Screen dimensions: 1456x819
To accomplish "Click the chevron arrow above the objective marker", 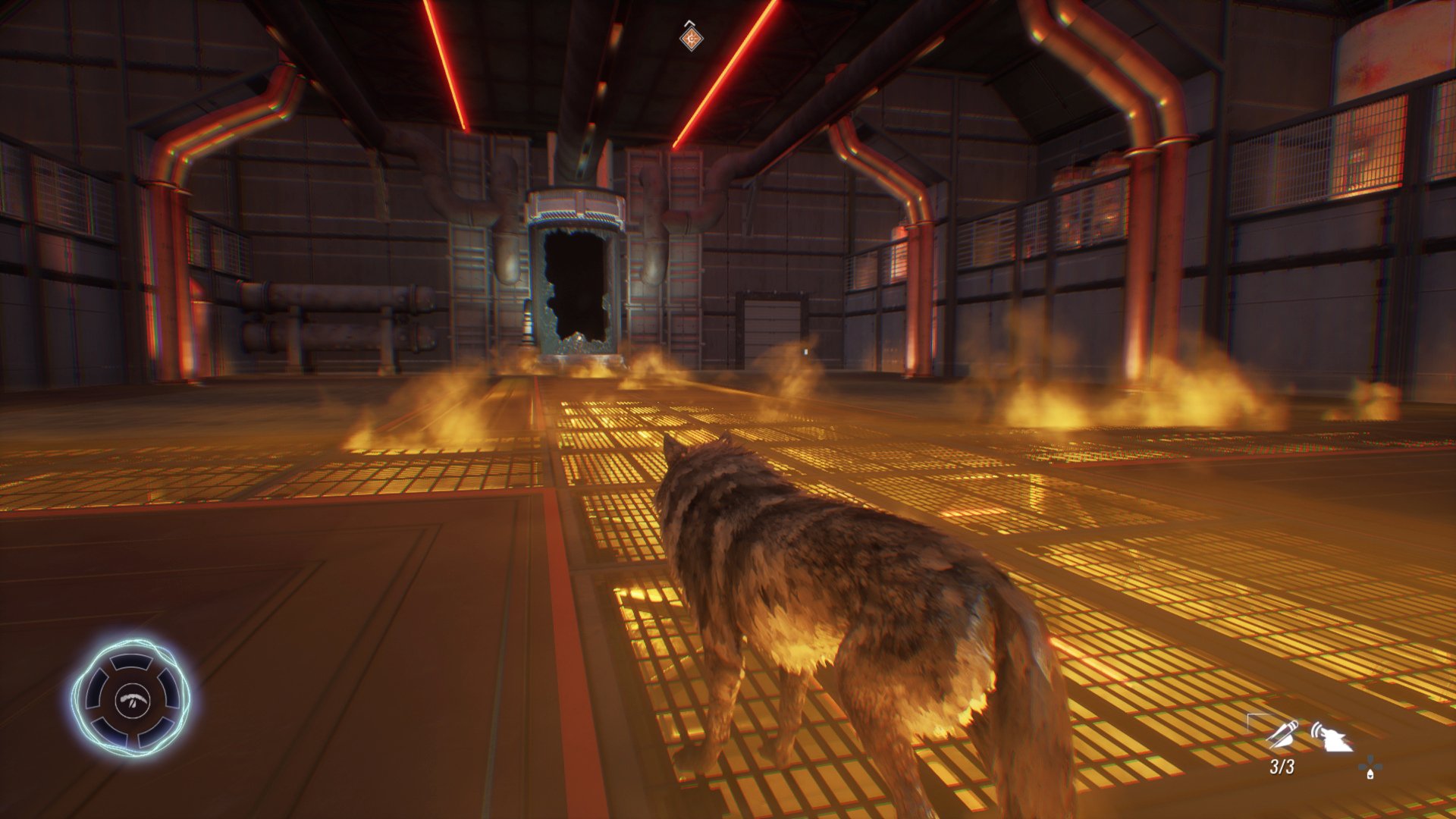I will tap(689, 23).
